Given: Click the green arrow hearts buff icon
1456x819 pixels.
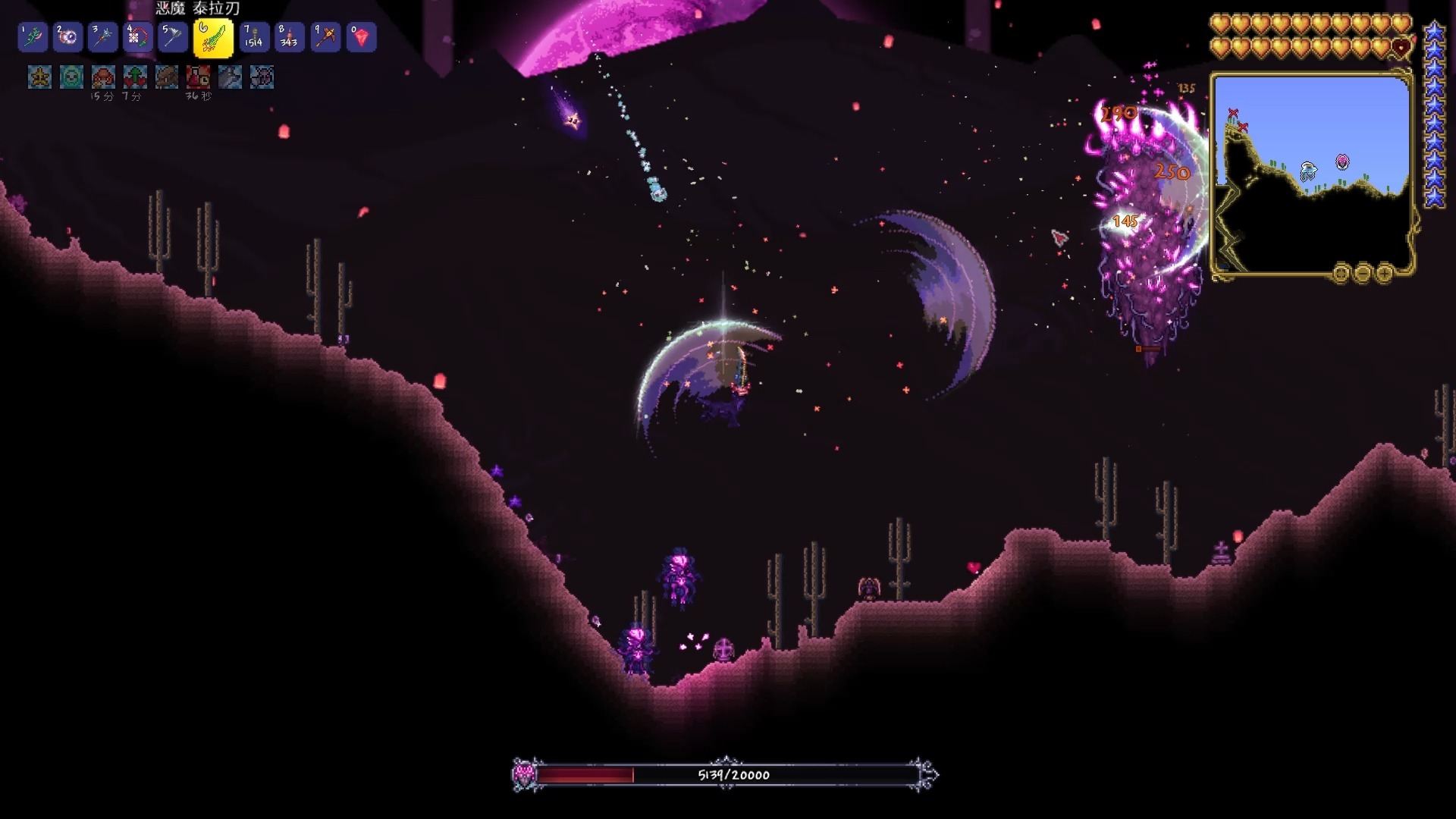Looking at the screenshot, I should [135, 77].
